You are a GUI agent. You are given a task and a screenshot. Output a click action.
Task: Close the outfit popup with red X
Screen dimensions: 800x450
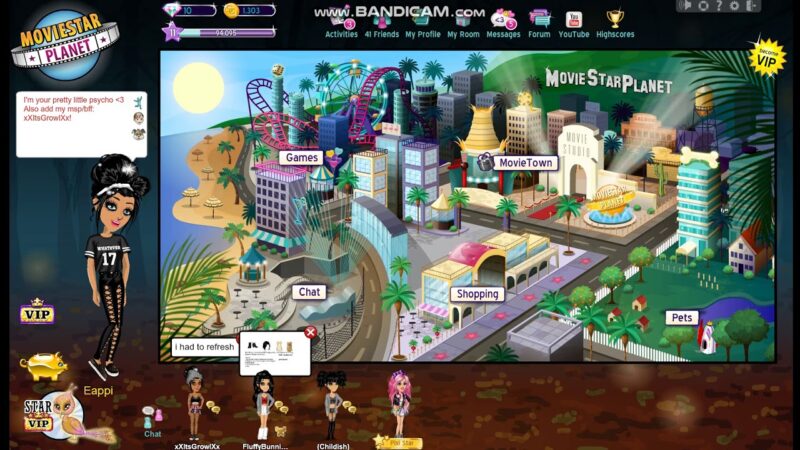tap(311, 332)
